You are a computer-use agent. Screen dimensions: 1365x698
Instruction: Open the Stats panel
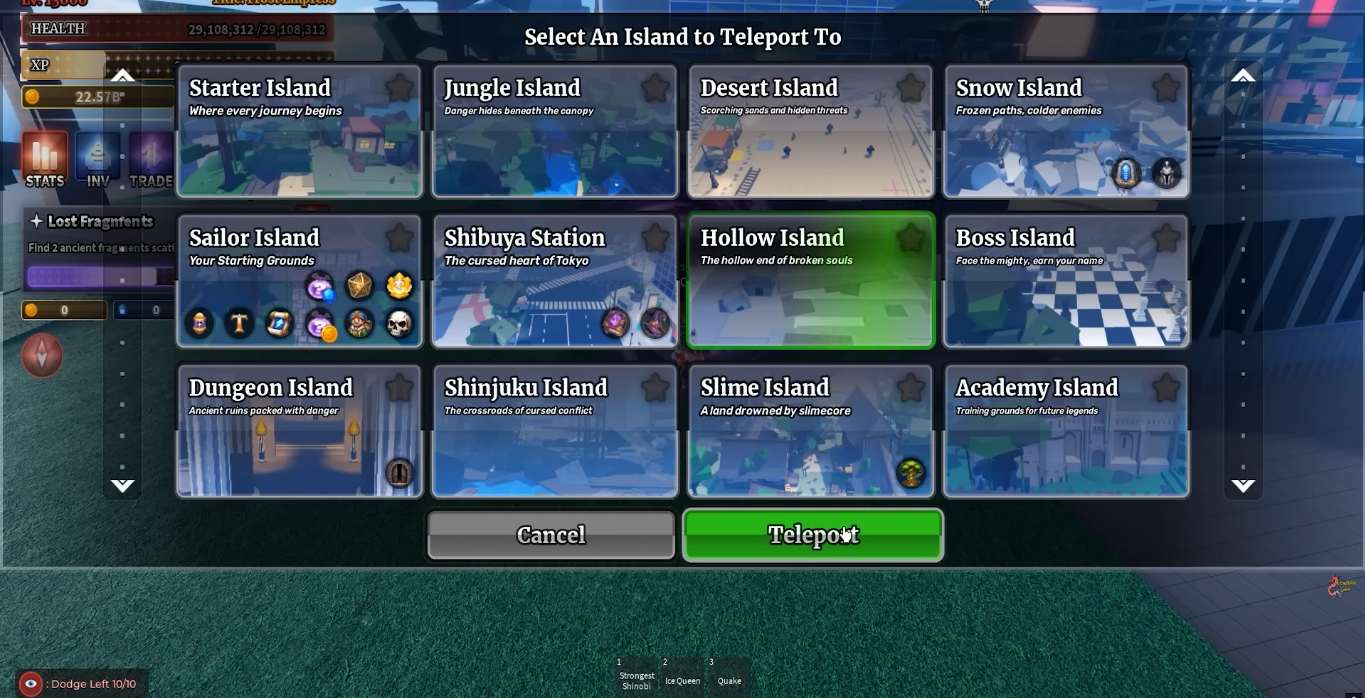point(45,160)
